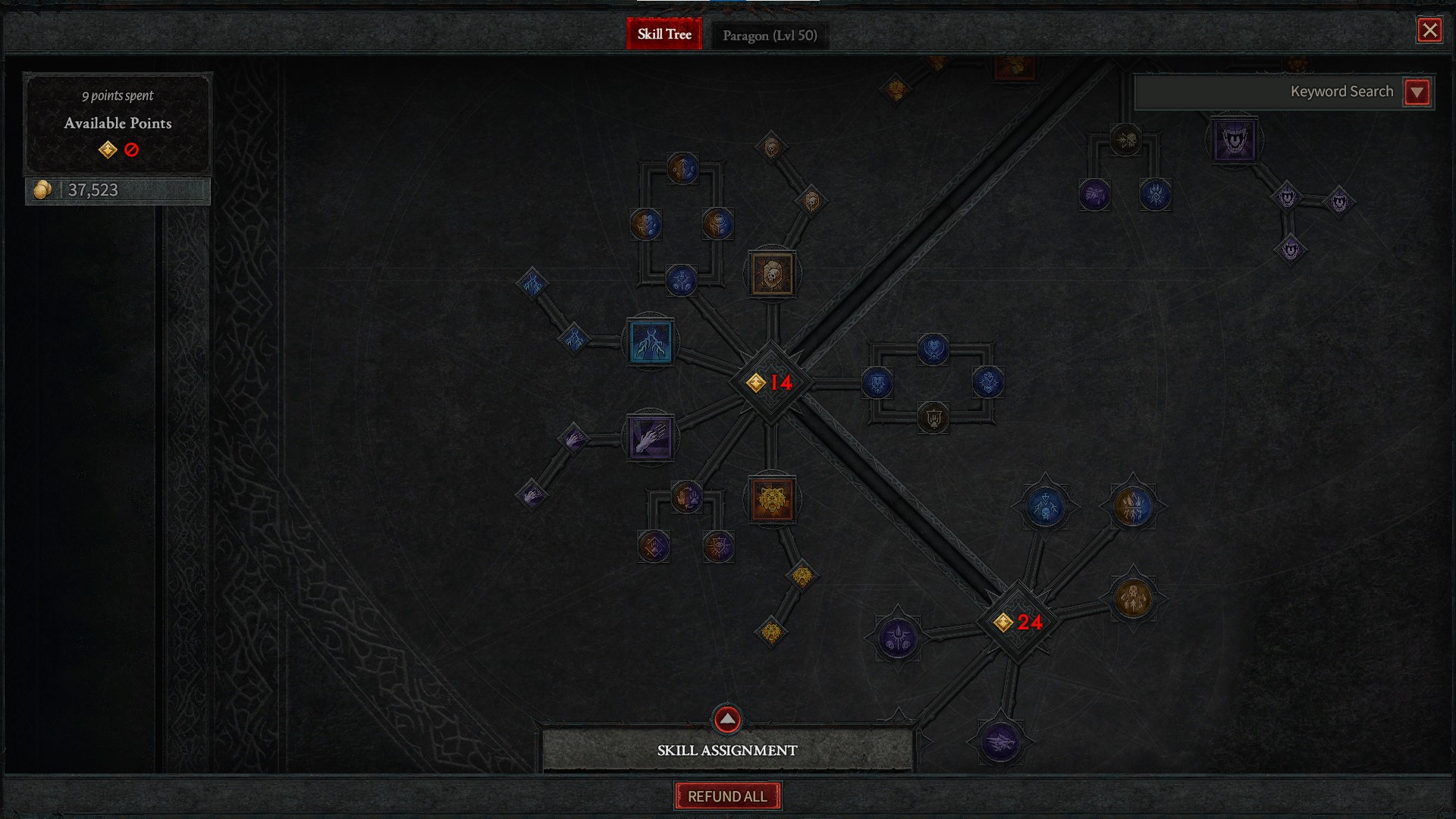Close the skill tree window
Screen dimensions: 1456x819
click(1429, 30)
